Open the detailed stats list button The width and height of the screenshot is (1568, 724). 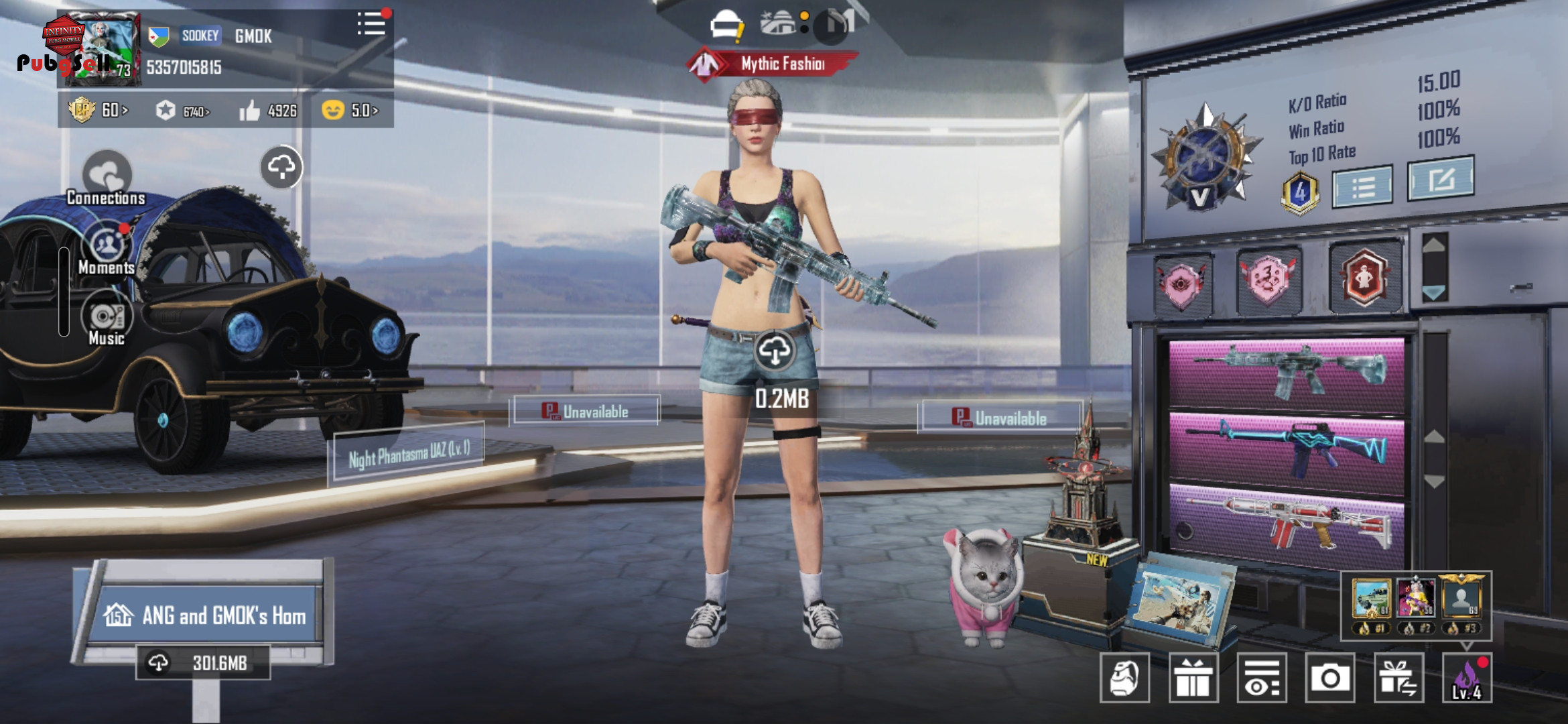point(1362,186)
